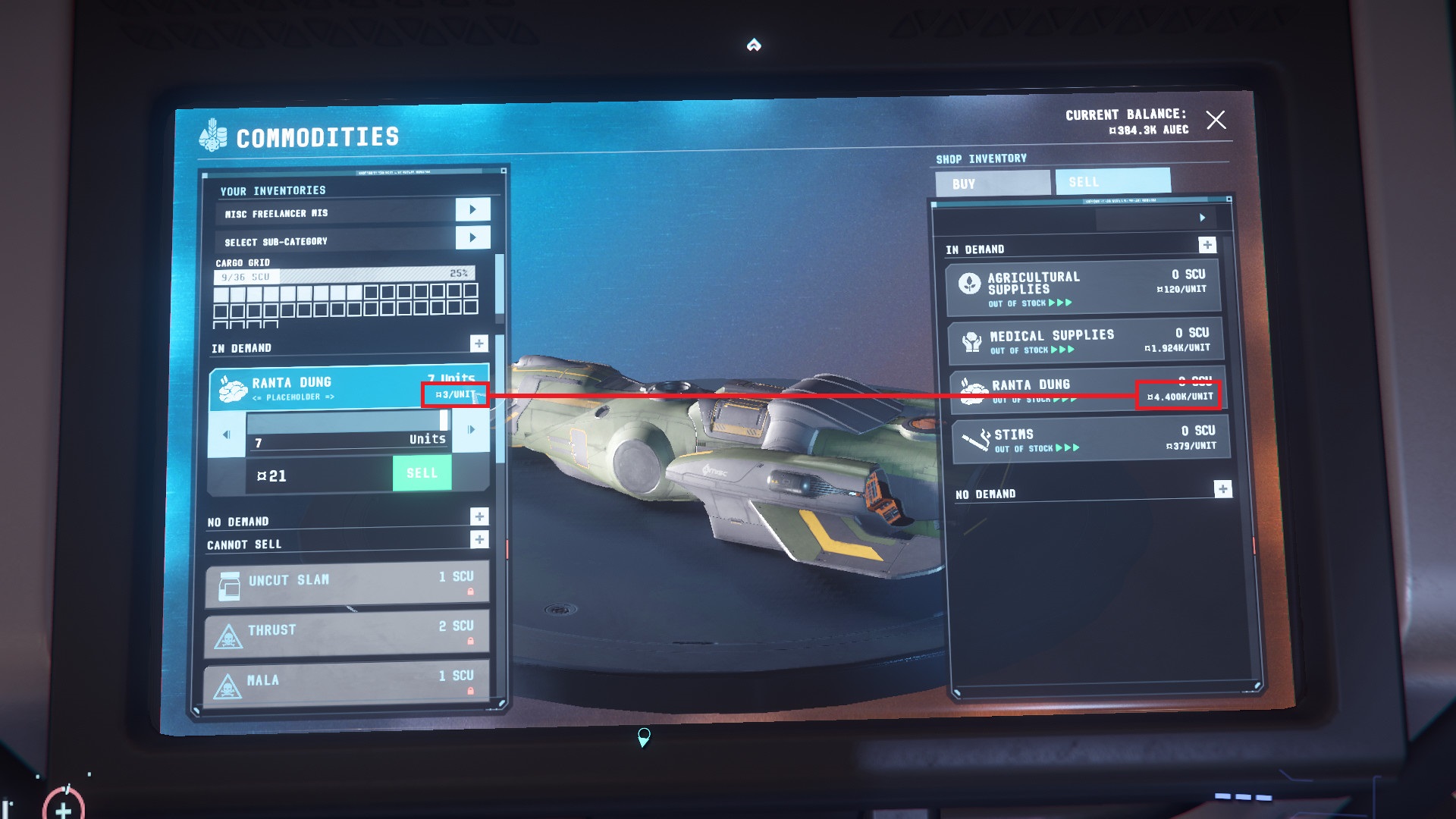Select the SELL tab in Shop Inventory
The image size is (1456, 819).
1112,181
